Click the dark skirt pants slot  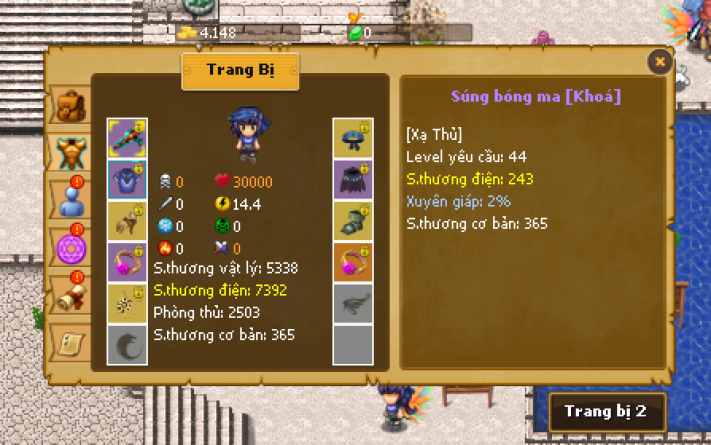pos(353,179)
